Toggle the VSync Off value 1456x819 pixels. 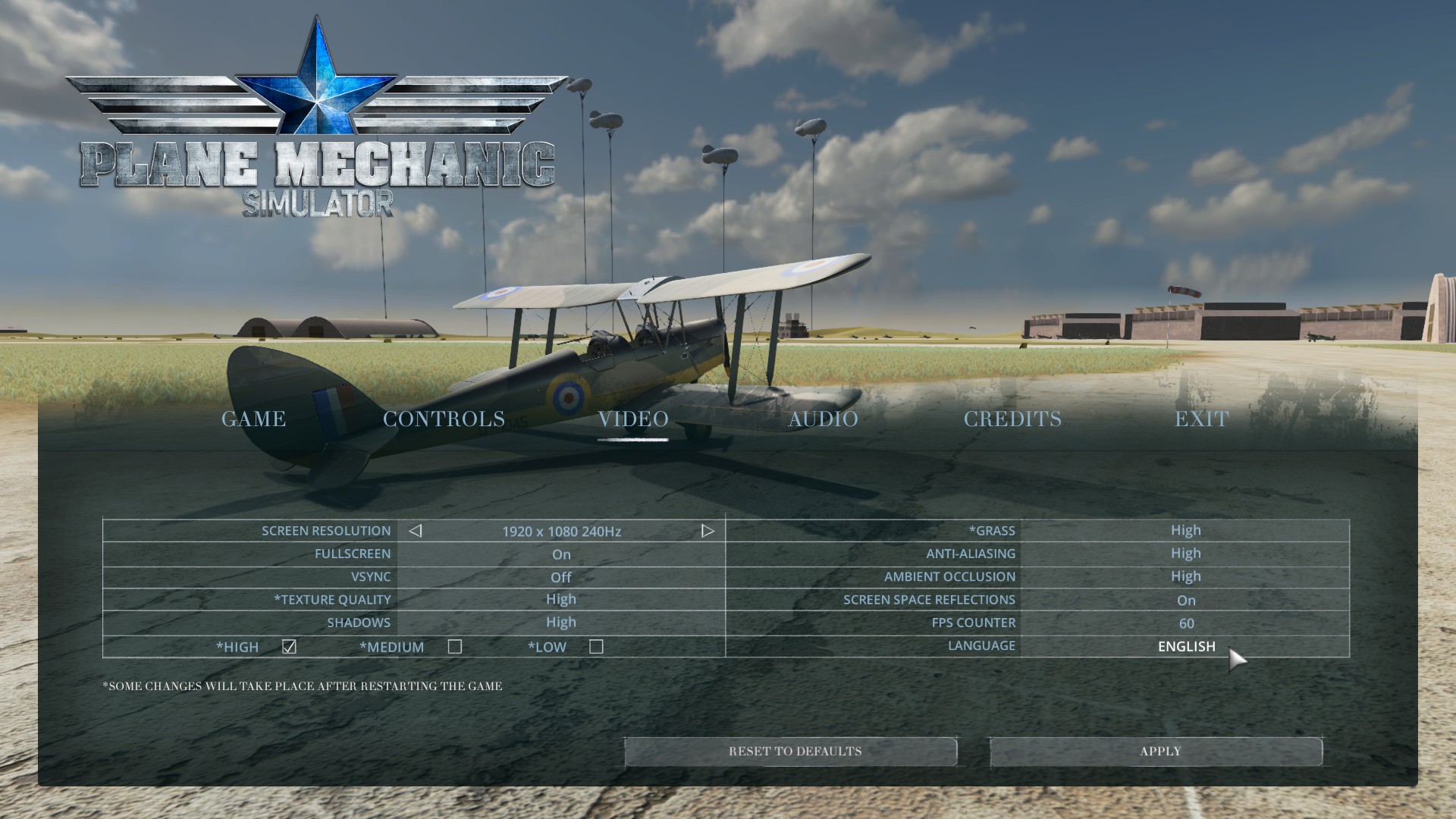pos(561,577)
